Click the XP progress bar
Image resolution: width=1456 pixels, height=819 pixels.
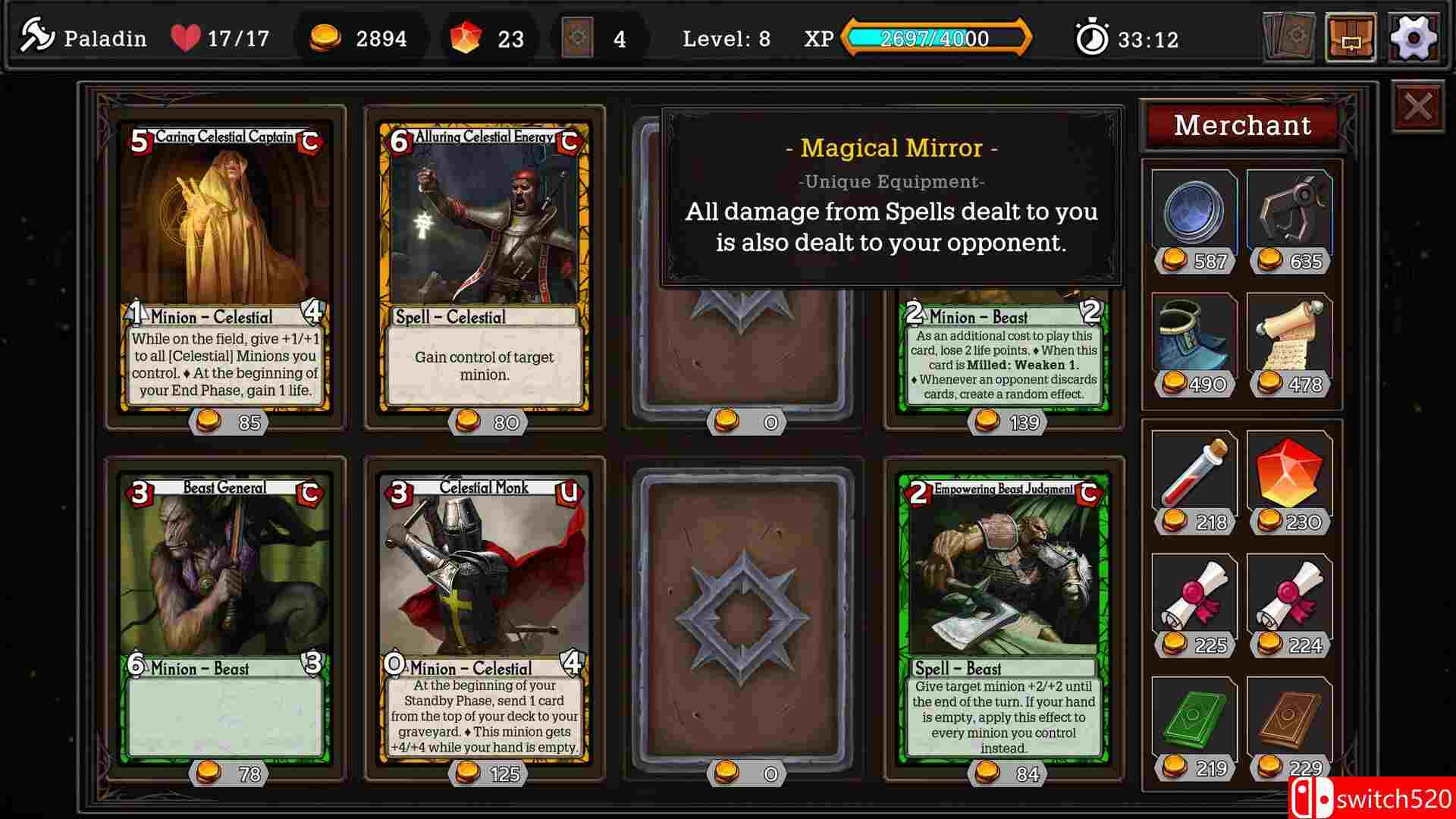point(937,38)
